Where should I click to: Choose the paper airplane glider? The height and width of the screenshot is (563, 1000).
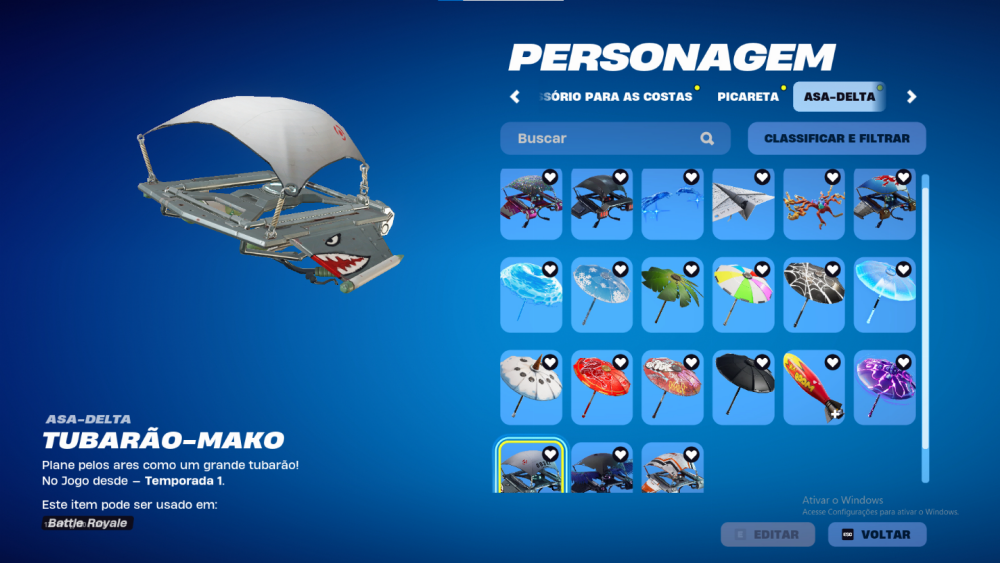(x=743, y=204)
